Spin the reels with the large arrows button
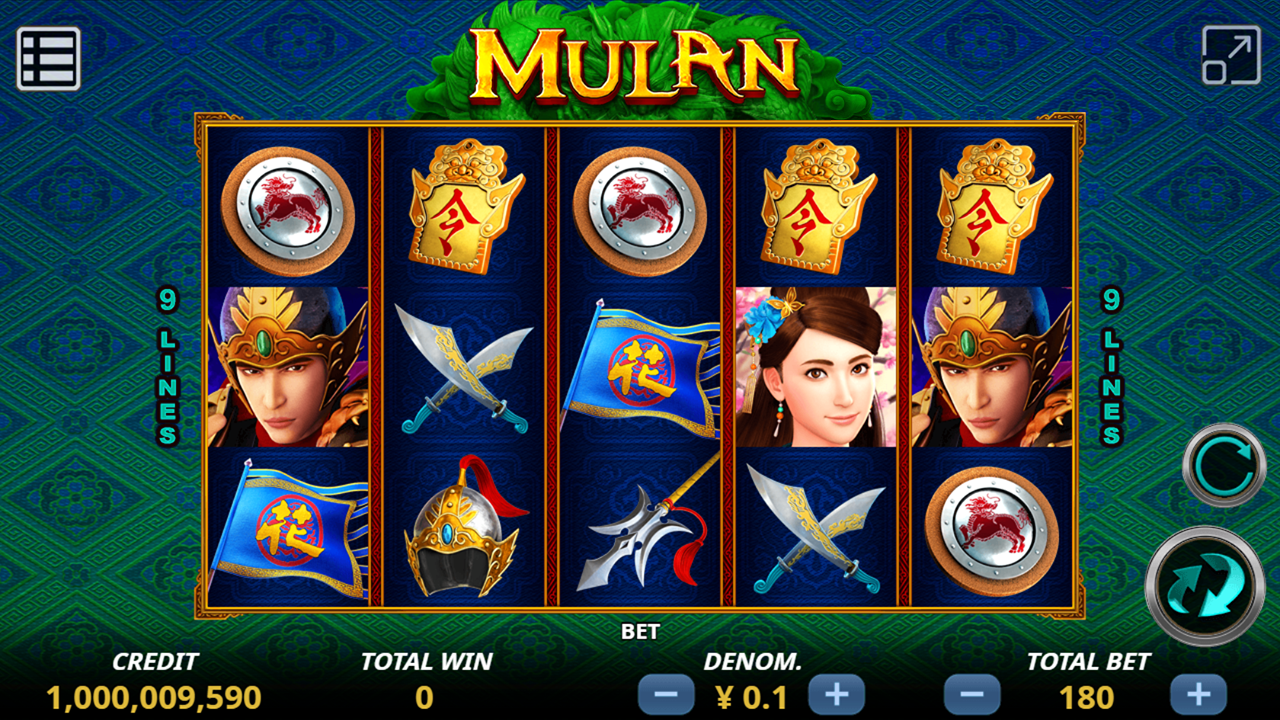This screenshot has width=1280, height=720. pyautogui.click(x=1204, y=585)
